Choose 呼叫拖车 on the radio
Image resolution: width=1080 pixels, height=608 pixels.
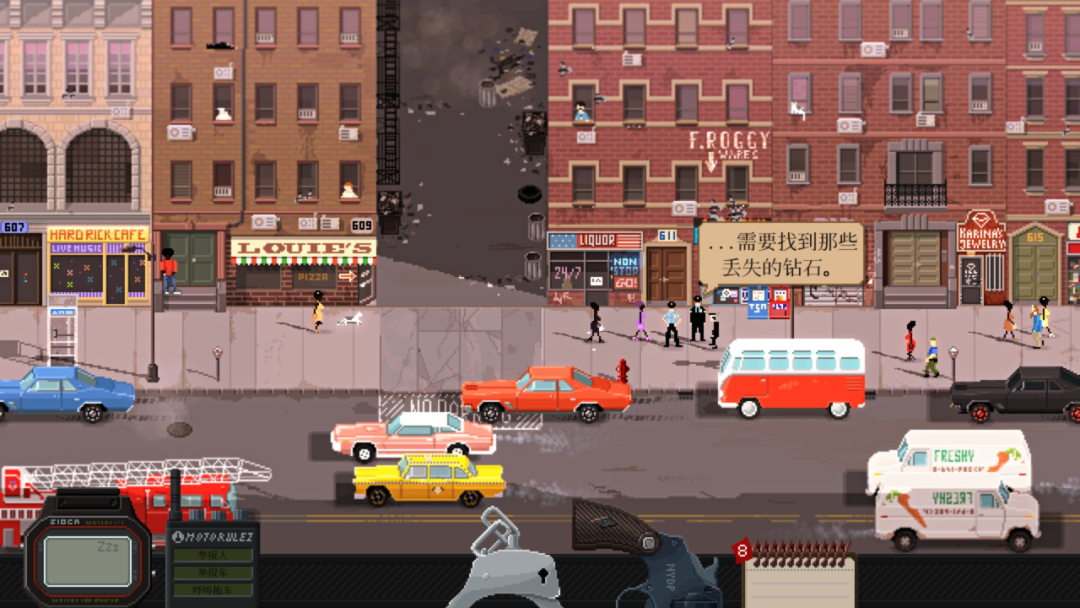pyautogui.click(x=212, y=590)
